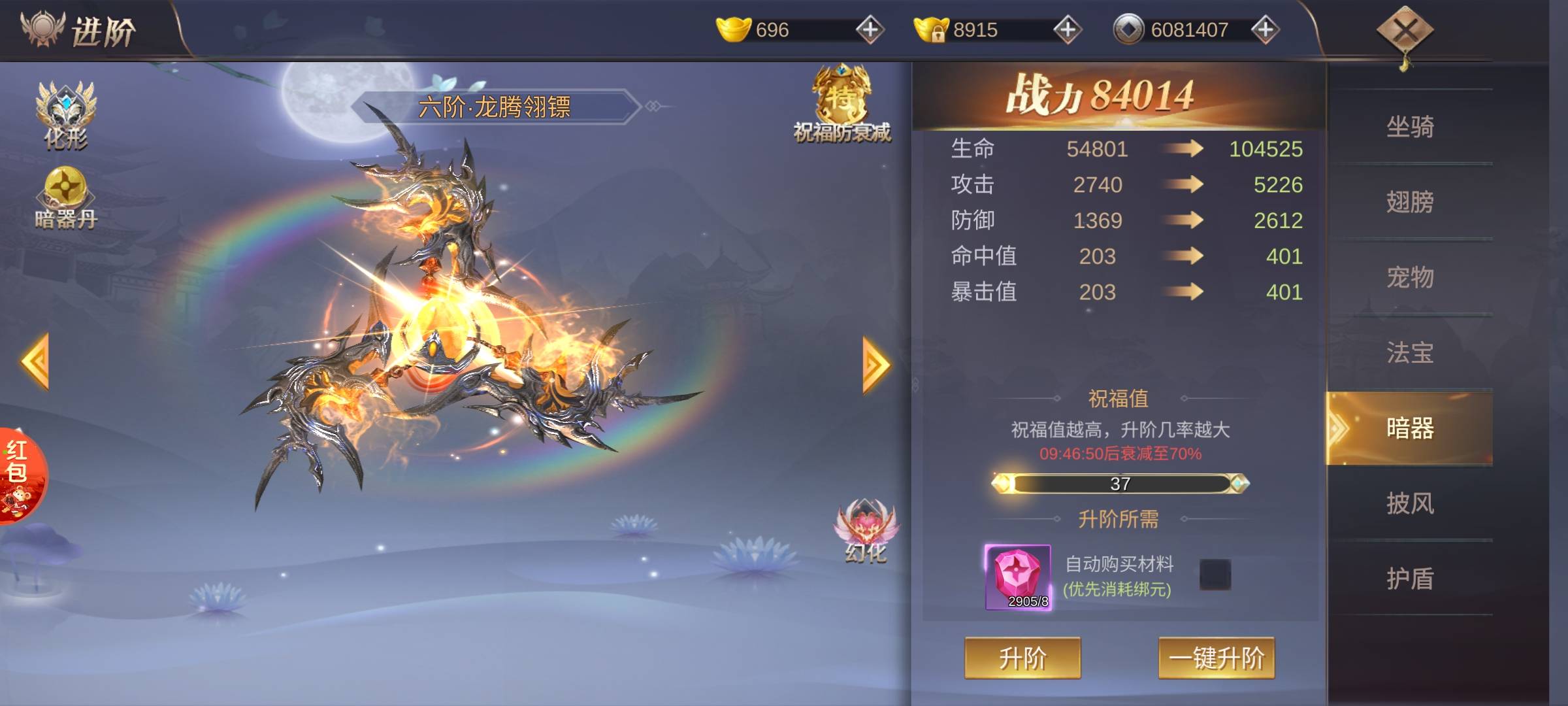Image resolution: width=1568 pixels, height=706 pixels.
Task: Add gold ingots with the plus button beside 696
Action: click(870, 30)
